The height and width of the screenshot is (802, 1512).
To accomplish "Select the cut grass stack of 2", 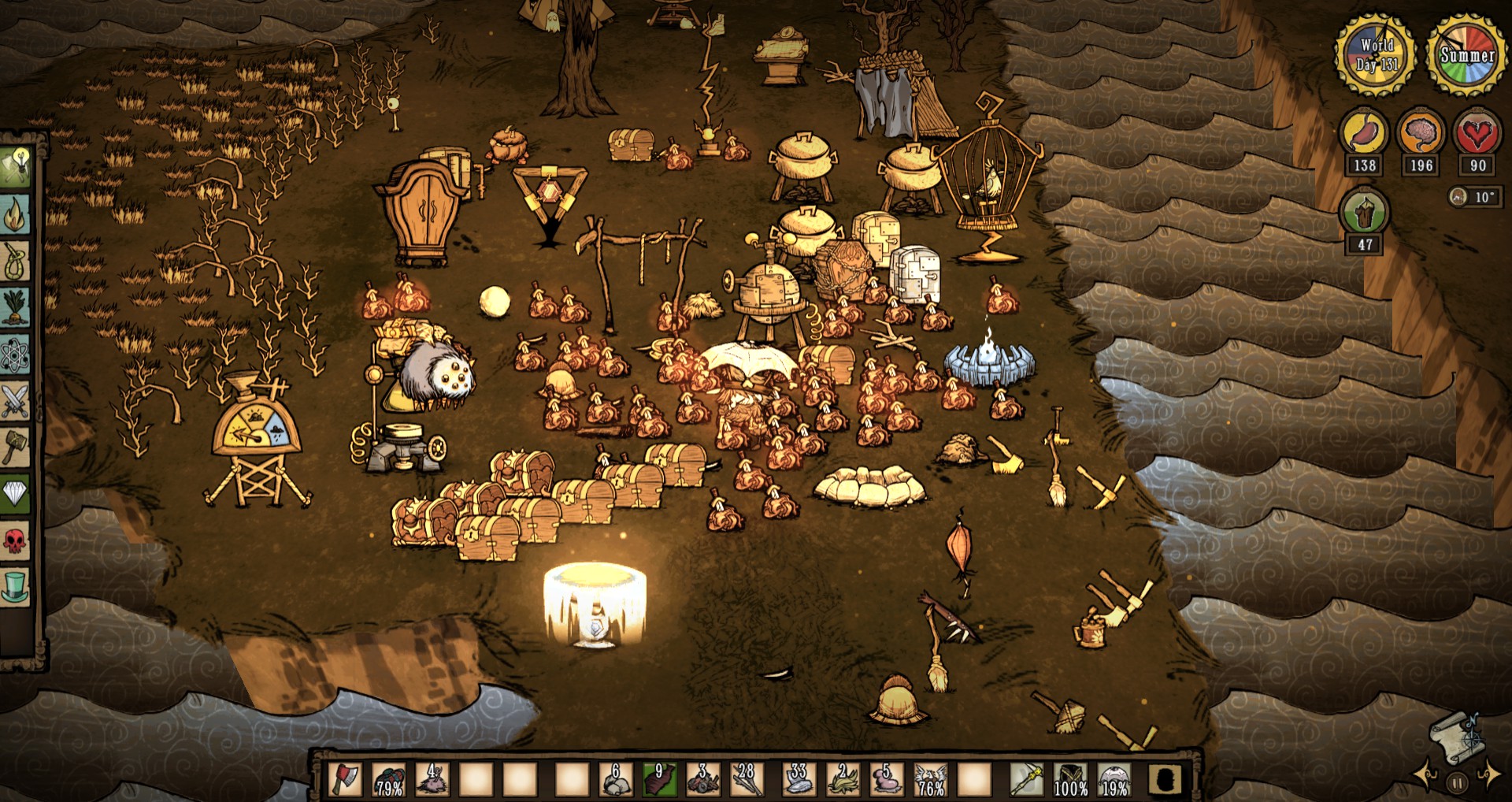I will [x=843, y=780].
